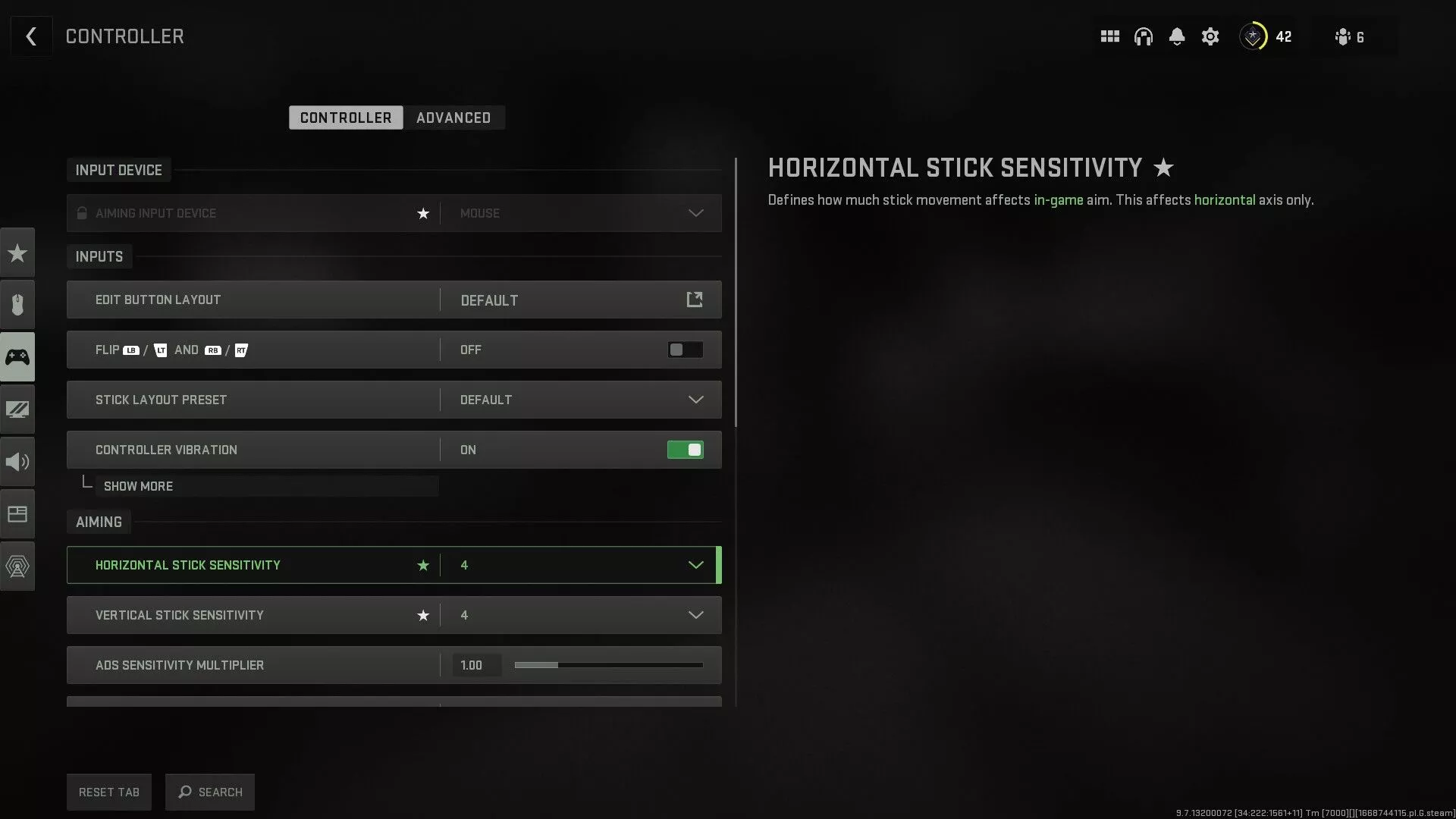
Task: Turn off Controller Vibration toggle
Action: 685,450
